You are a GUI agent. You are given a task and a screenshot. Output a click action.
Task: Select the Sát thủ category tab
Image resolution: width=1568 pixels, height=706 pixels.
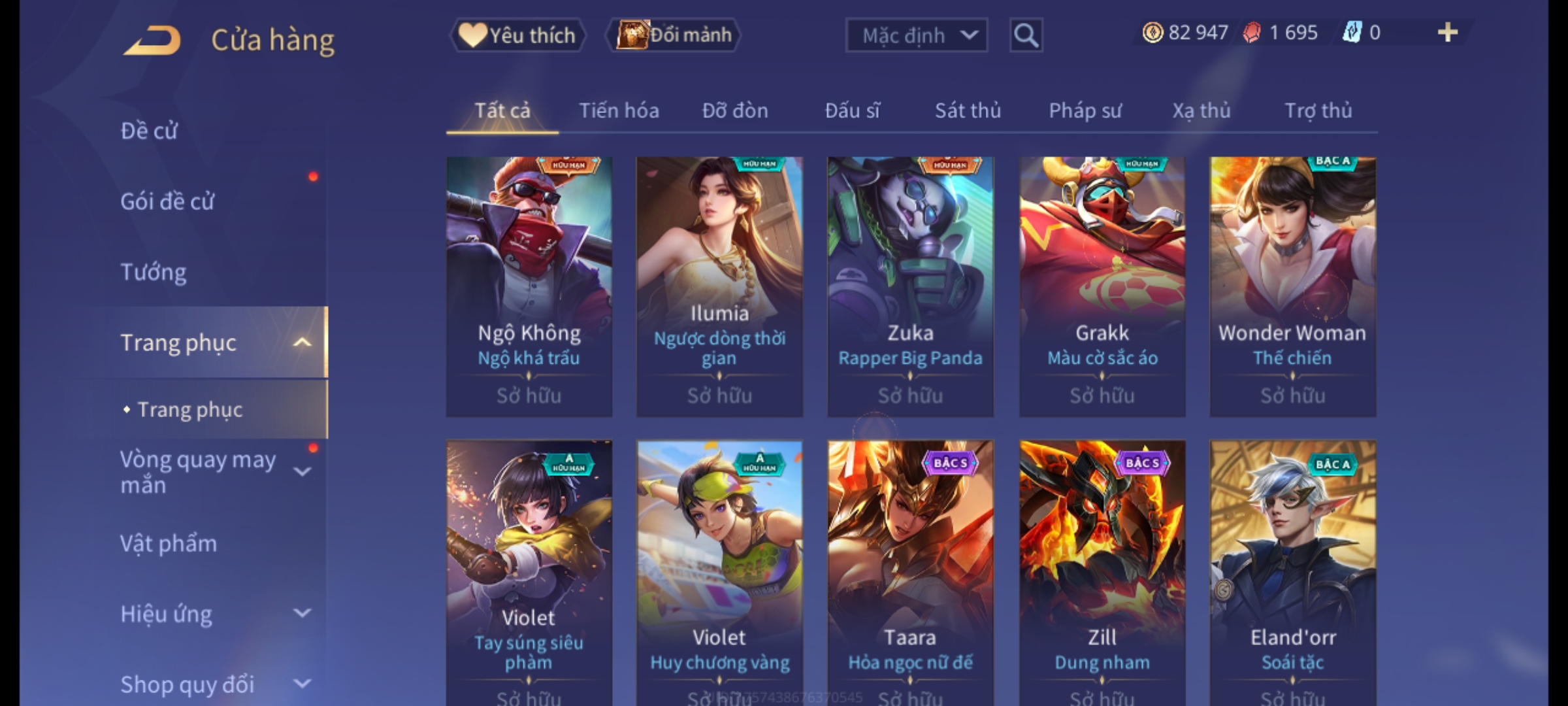[x=968, y=111]
